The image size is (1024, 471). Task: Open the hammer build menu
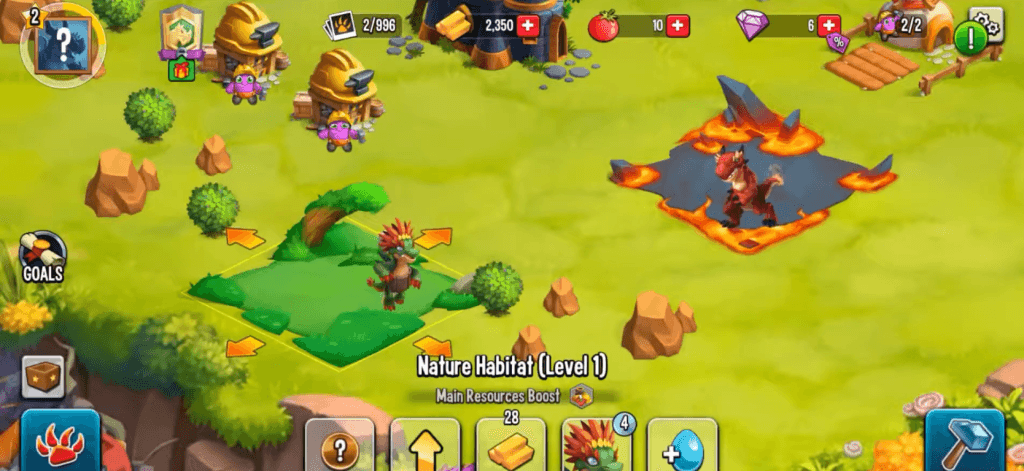pos(964,440)
